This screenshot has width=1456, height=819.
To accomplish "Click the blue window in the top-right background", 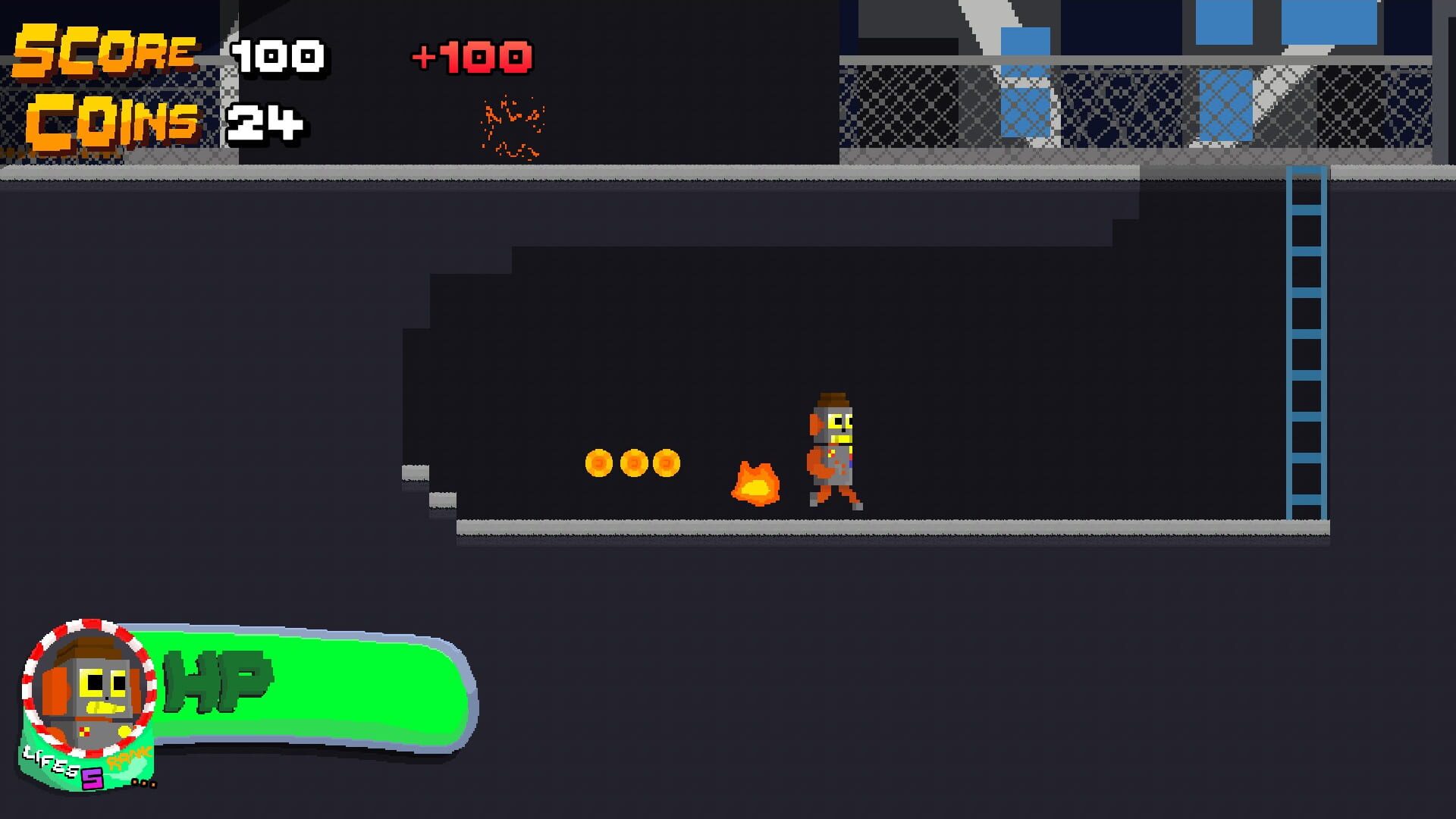I will 1327,30.
